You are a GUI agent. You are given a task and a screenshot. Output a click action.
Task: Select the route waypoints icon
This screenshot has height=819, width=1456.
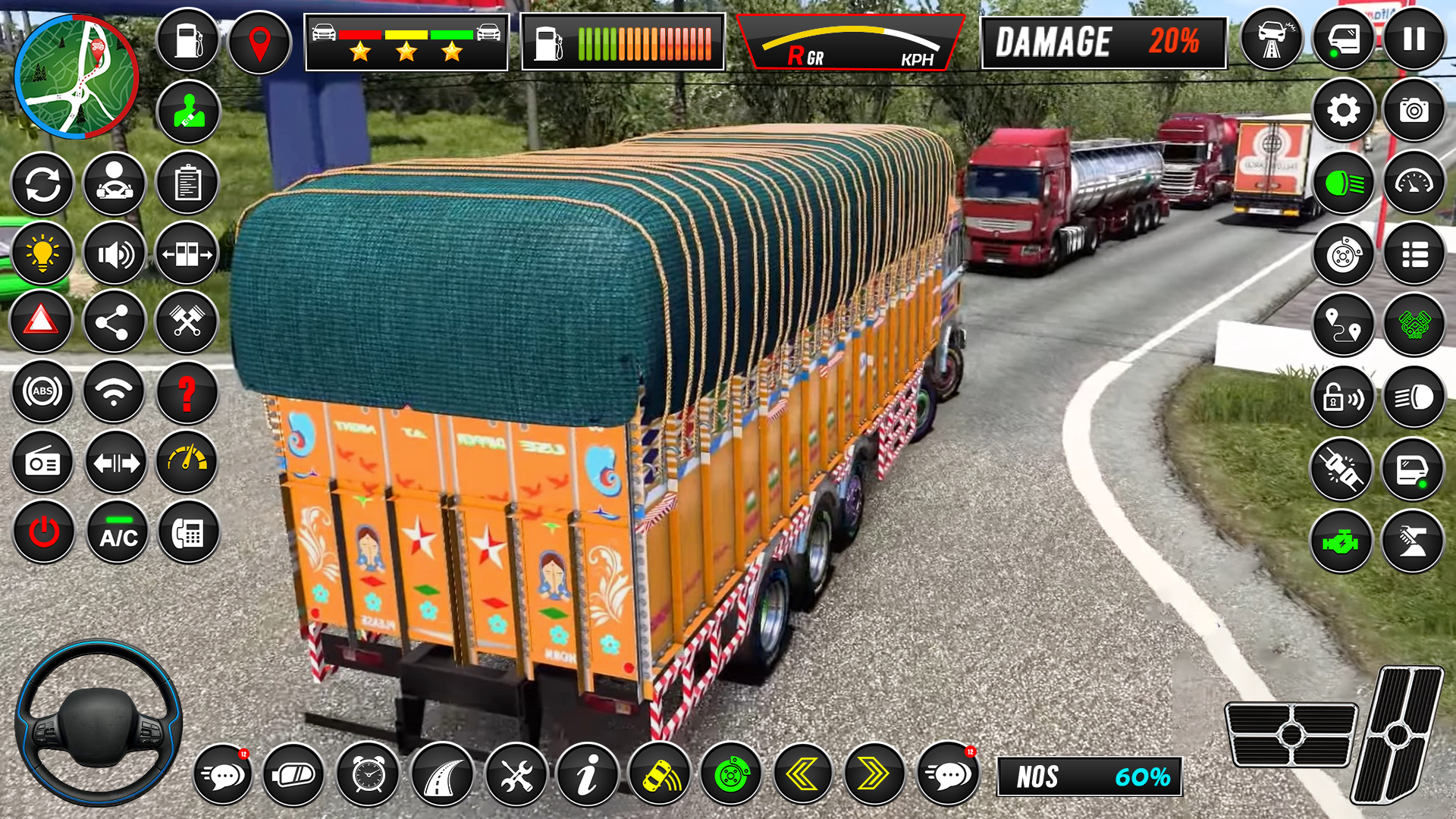(1342, 326)
